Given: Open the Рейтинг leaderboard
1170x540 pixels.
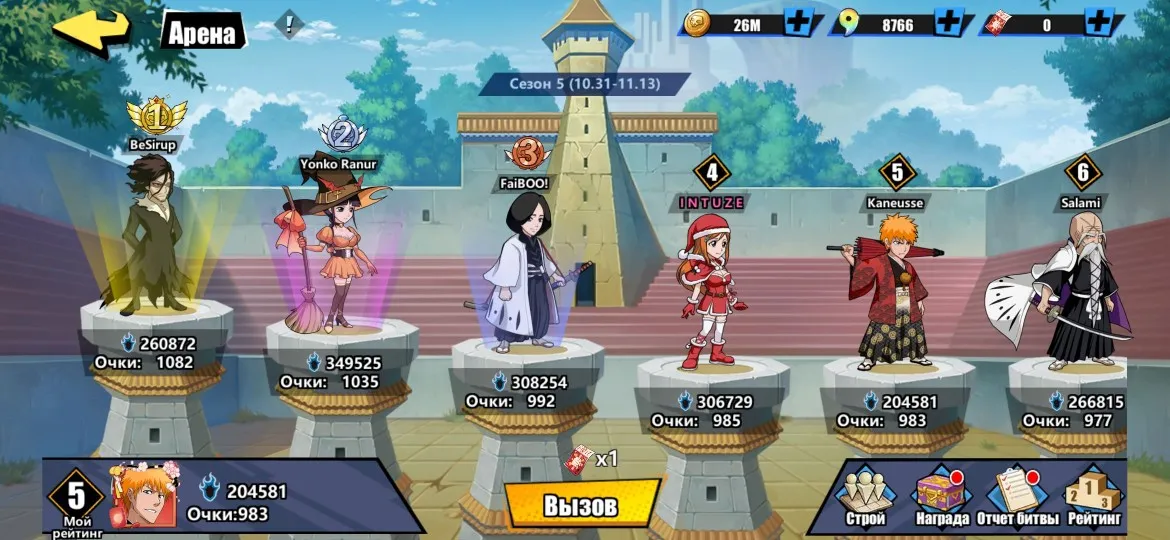Looking at the screenshot, I should pos(1093,497).
